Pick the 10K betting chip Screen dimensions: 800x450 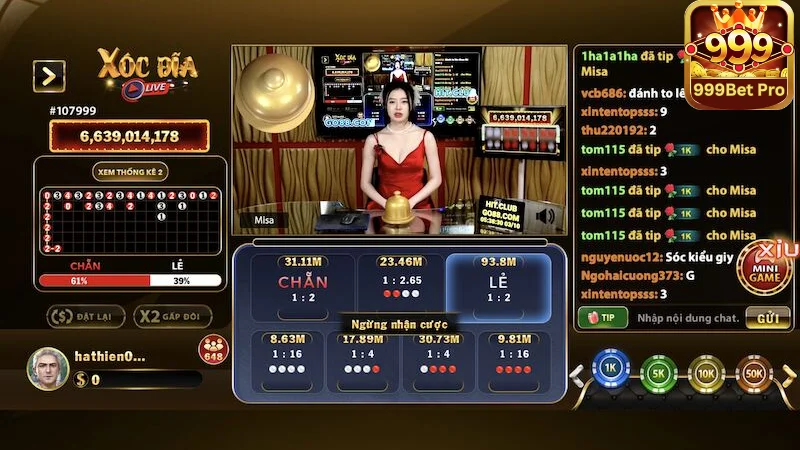(706, 372)
